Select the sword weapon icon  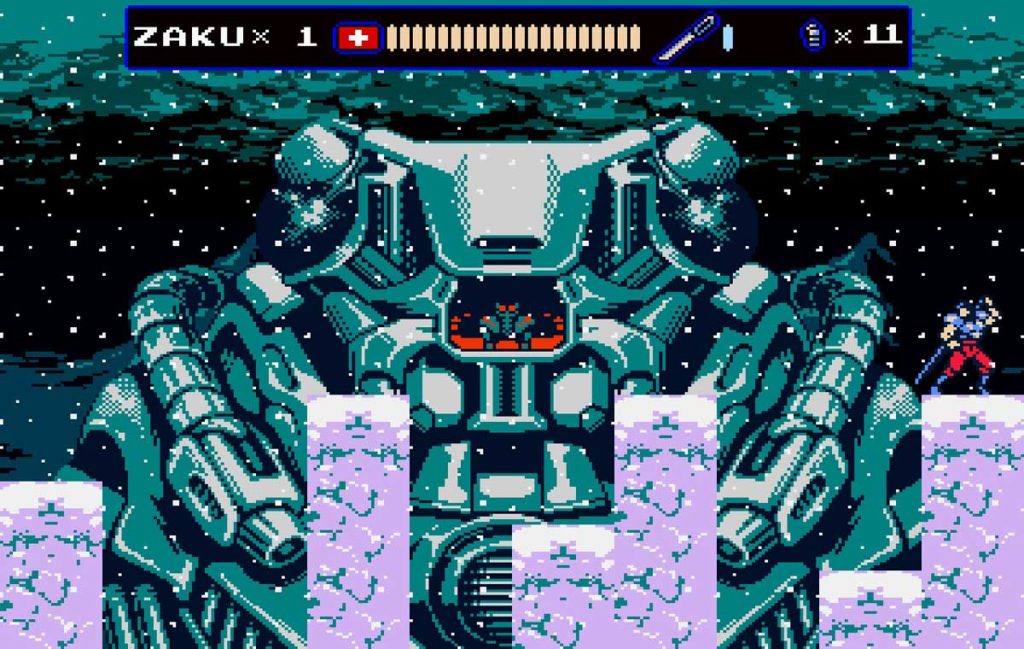pyautogui.click(x=686, y=37)
